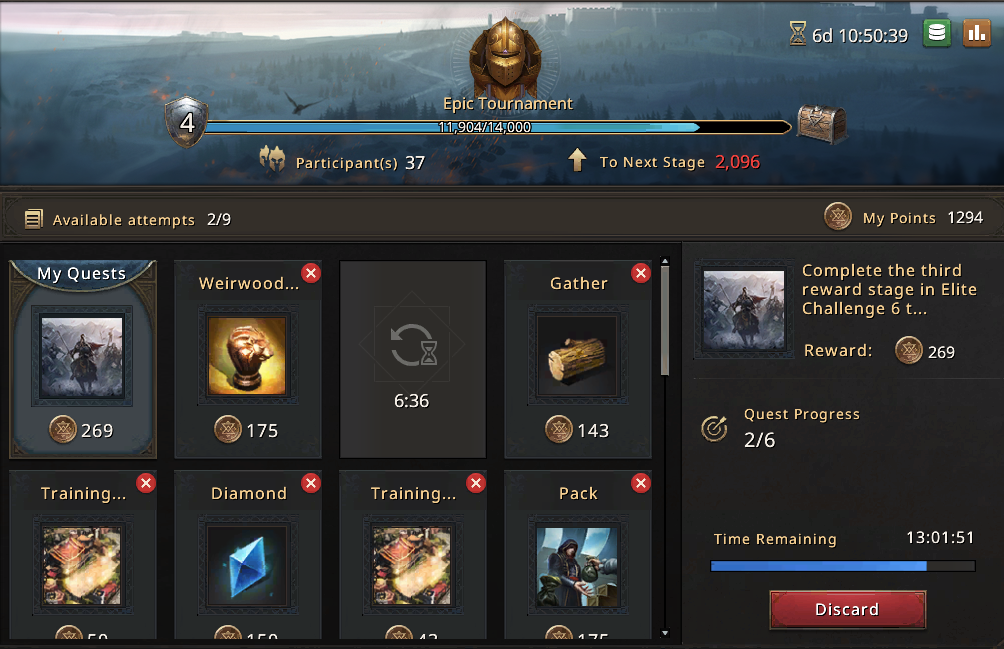Remove the Weirwood quest with red X
Viewport: 1004px width, 649px height.
[311, 273]
